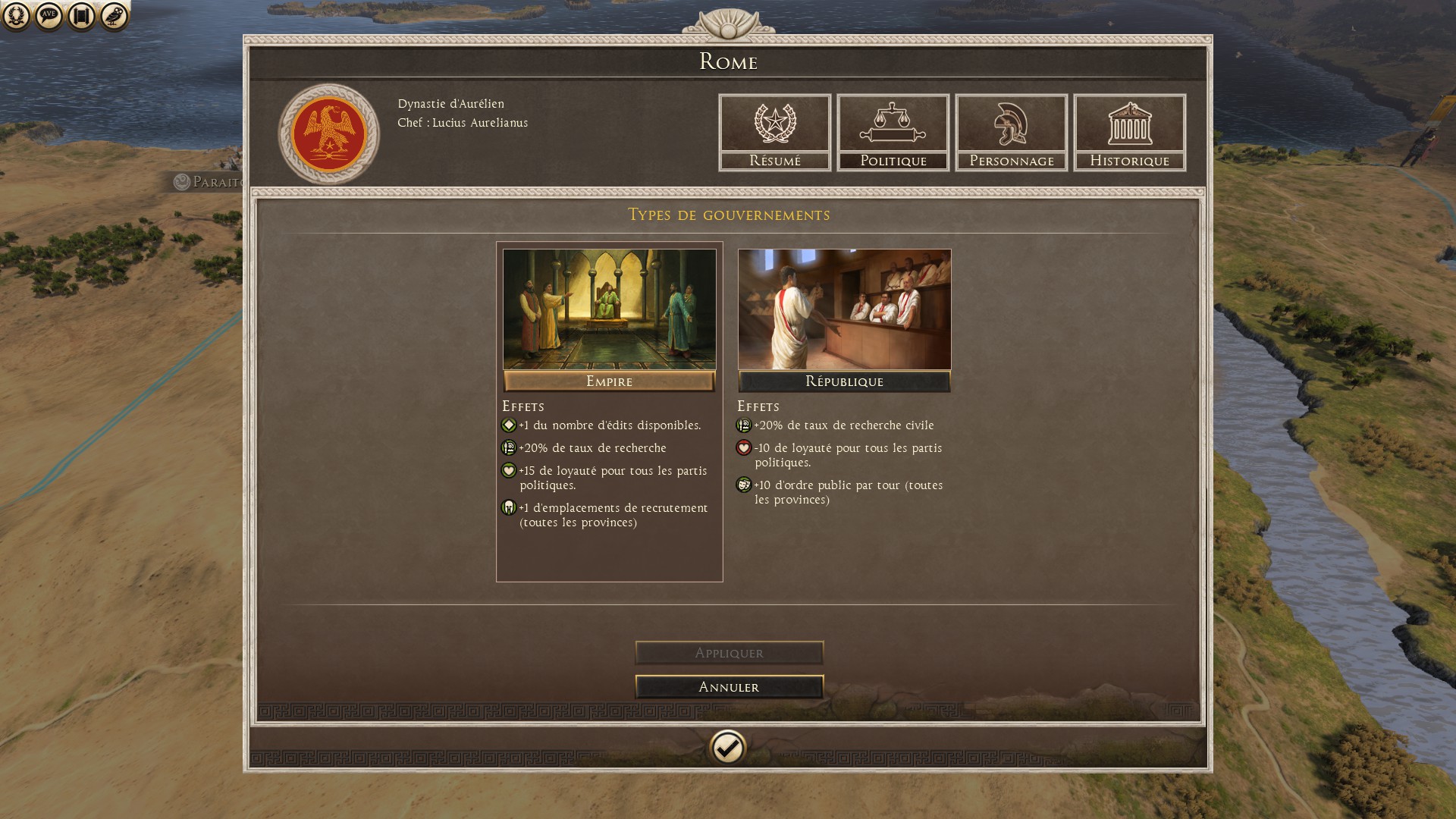Click the Empire throne room illustration
1456x819 pixels.
coord(609,309)
